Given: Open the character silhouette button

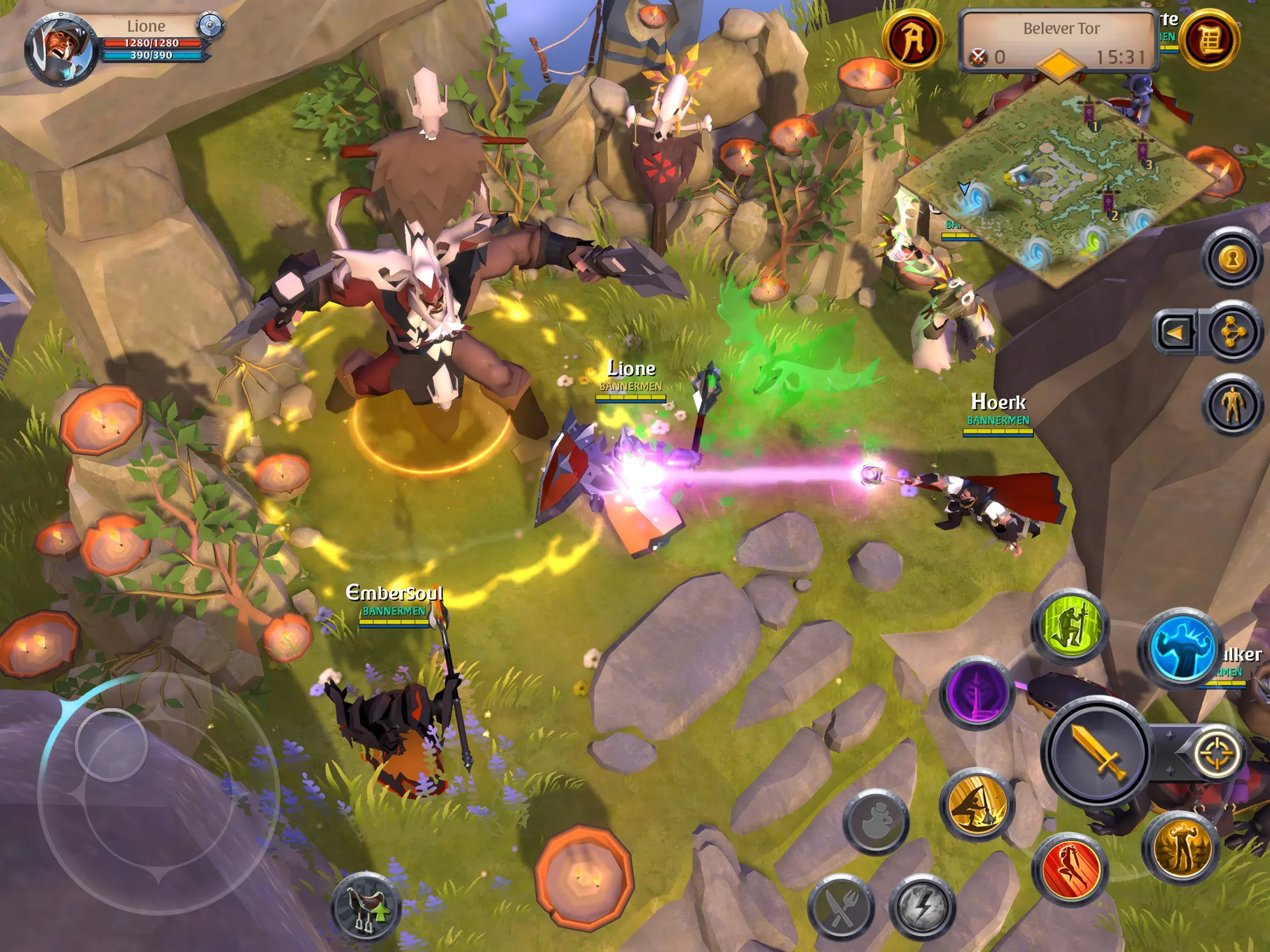Looking at the screenshot, I should [1231, 405].
